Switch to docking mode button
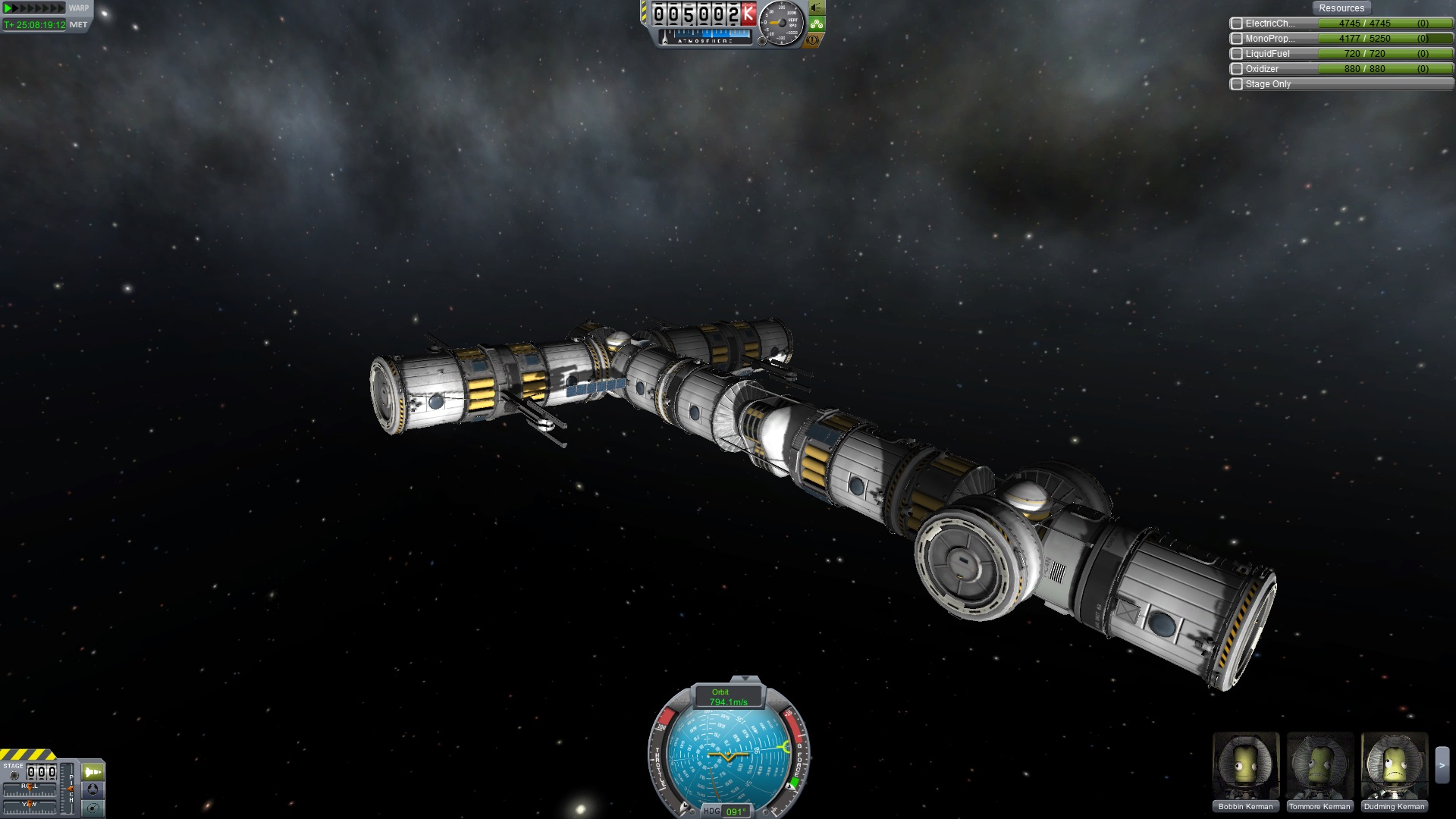This screenshot has height=819, width=1456. 93,789
